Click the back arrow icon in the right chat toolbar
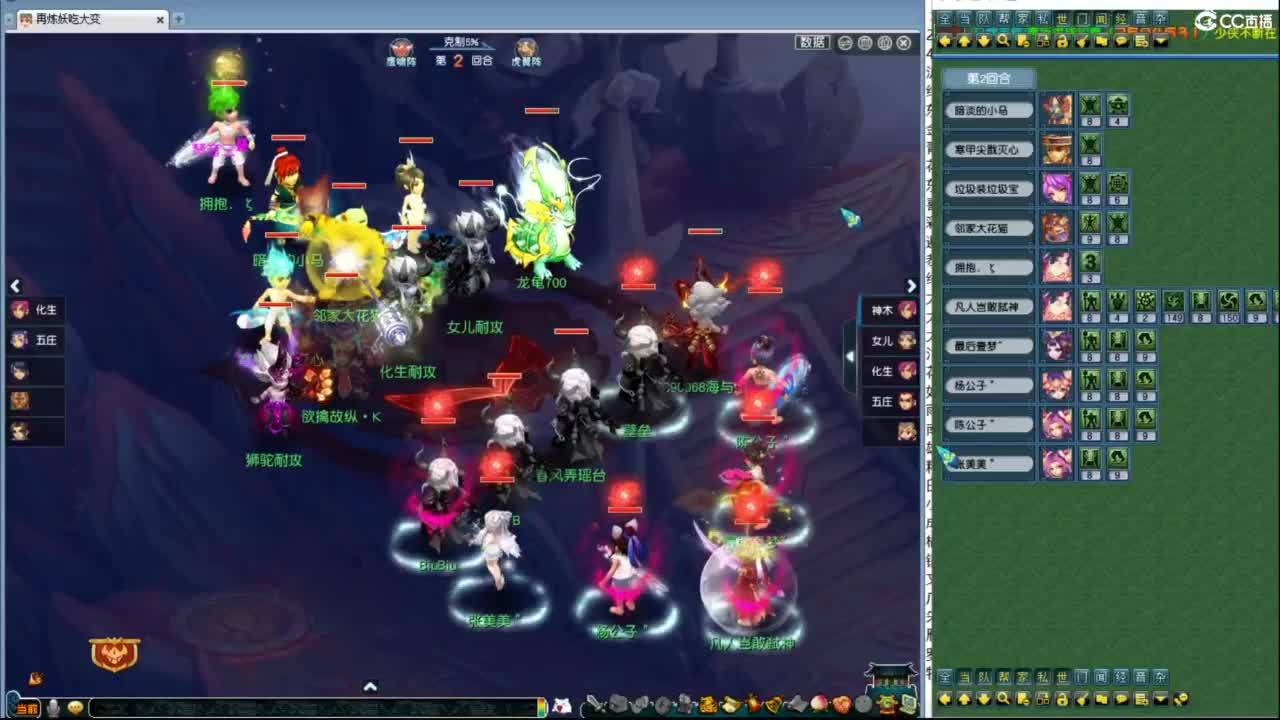 tap(946, 42)
